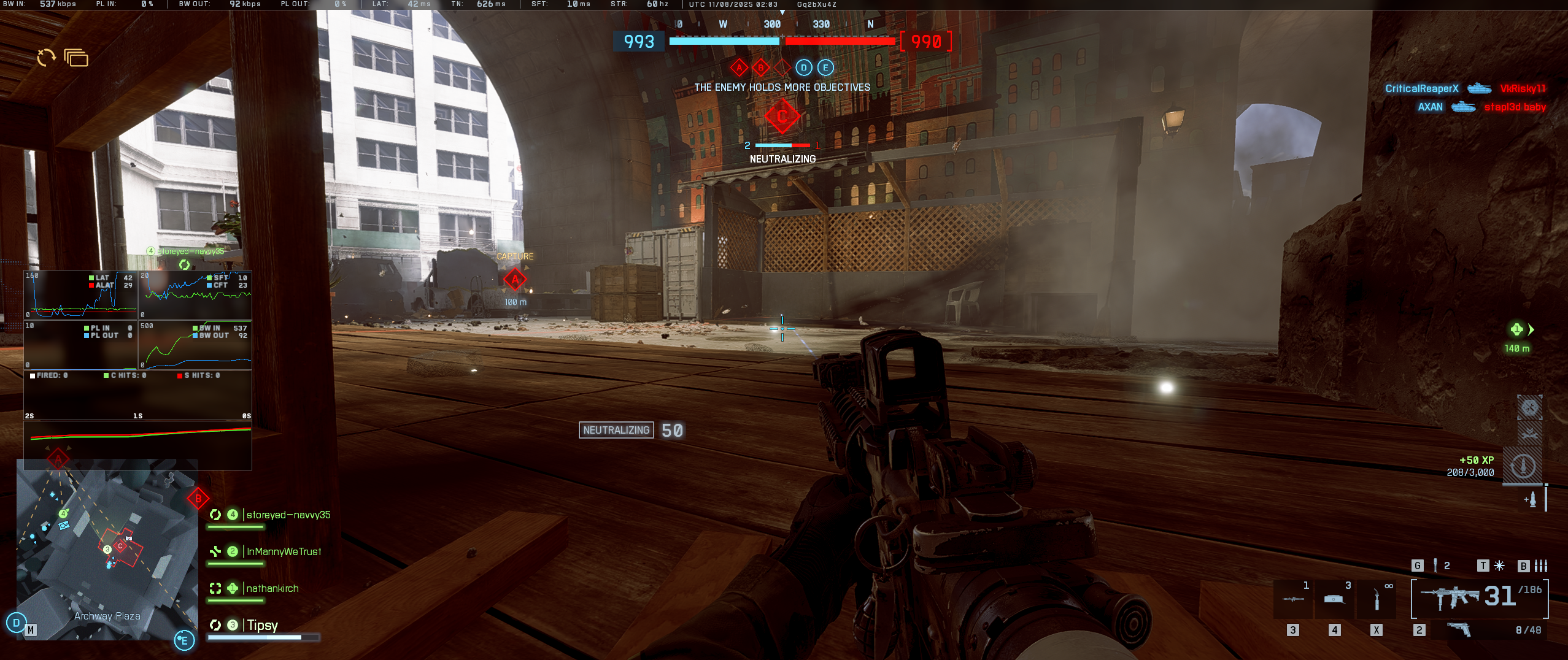The image size is (1568, 660).
Task: Click the B flag marker on the minimap
Action: tap(198, 498)
